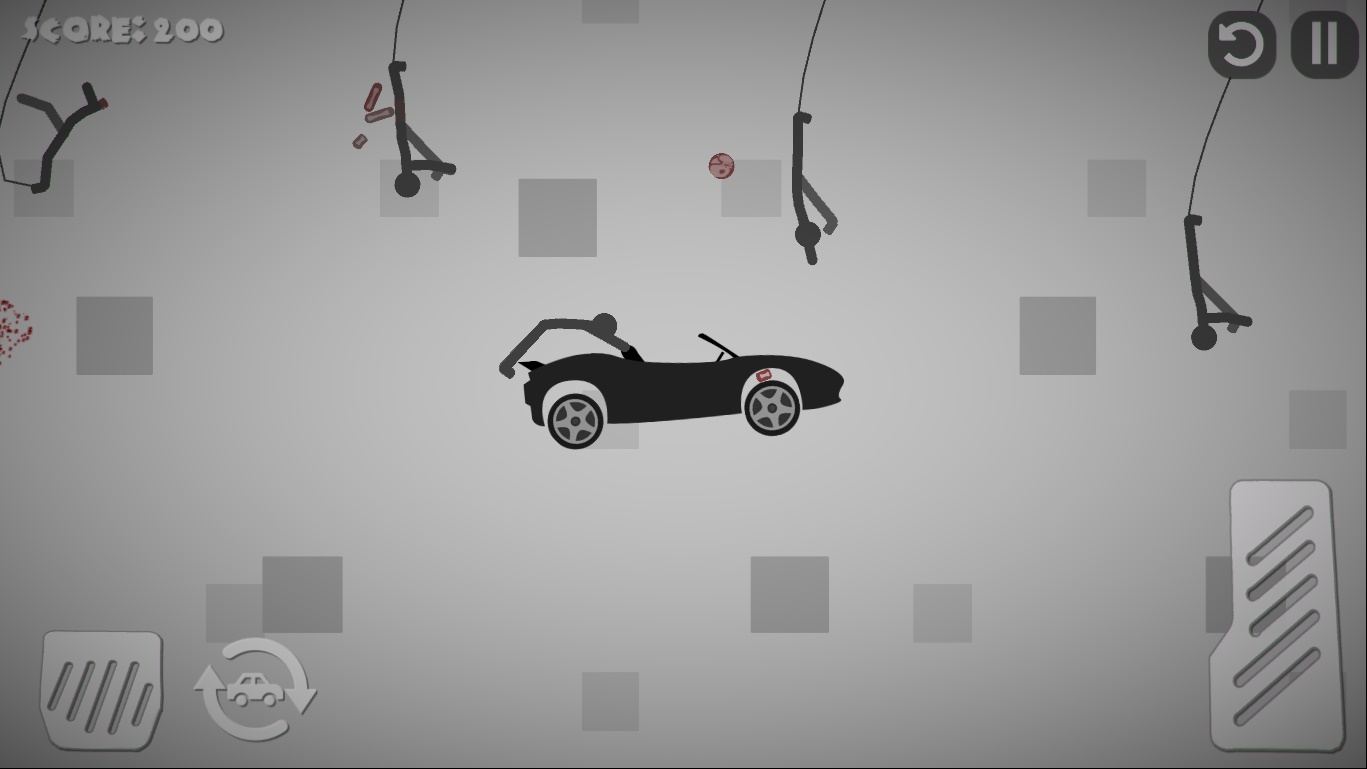Select the black convertible car

[680, 385]
